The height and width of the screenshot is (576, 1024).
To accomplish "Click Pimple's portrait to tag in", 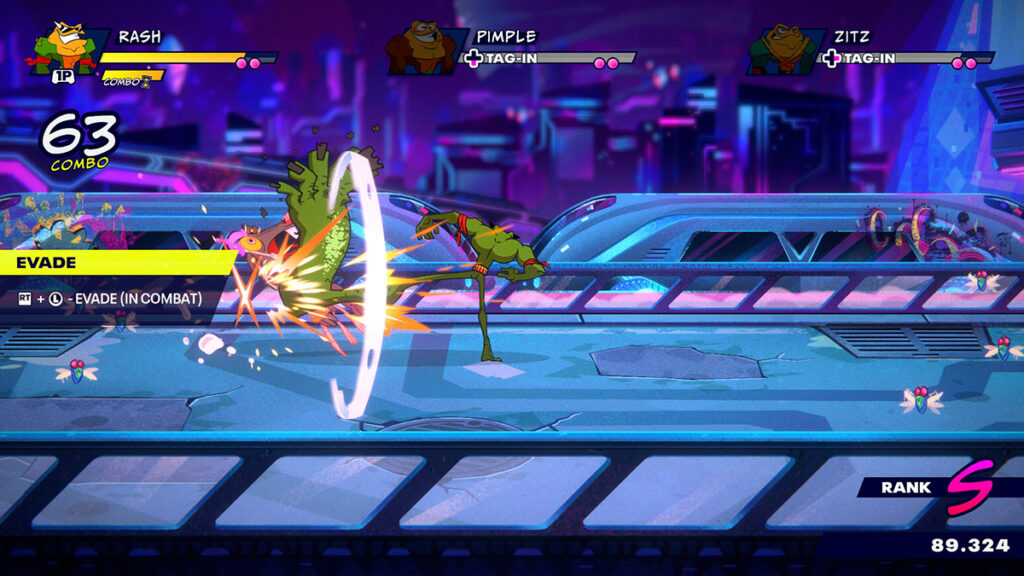I will [x=422, y=50].
